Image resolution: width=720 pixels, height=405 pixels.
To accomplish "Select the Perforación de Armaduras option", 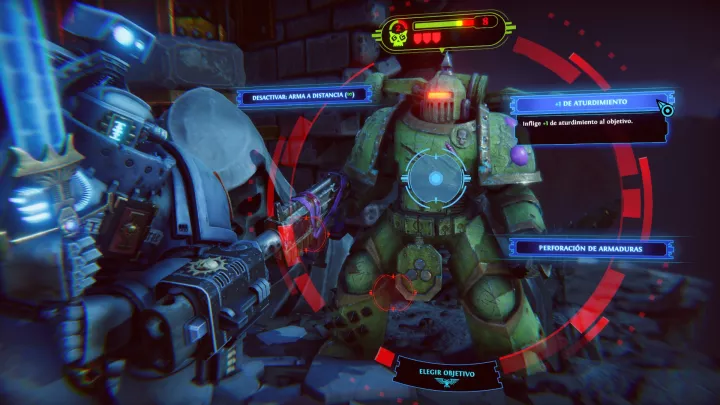I will [x=589, y=247].
